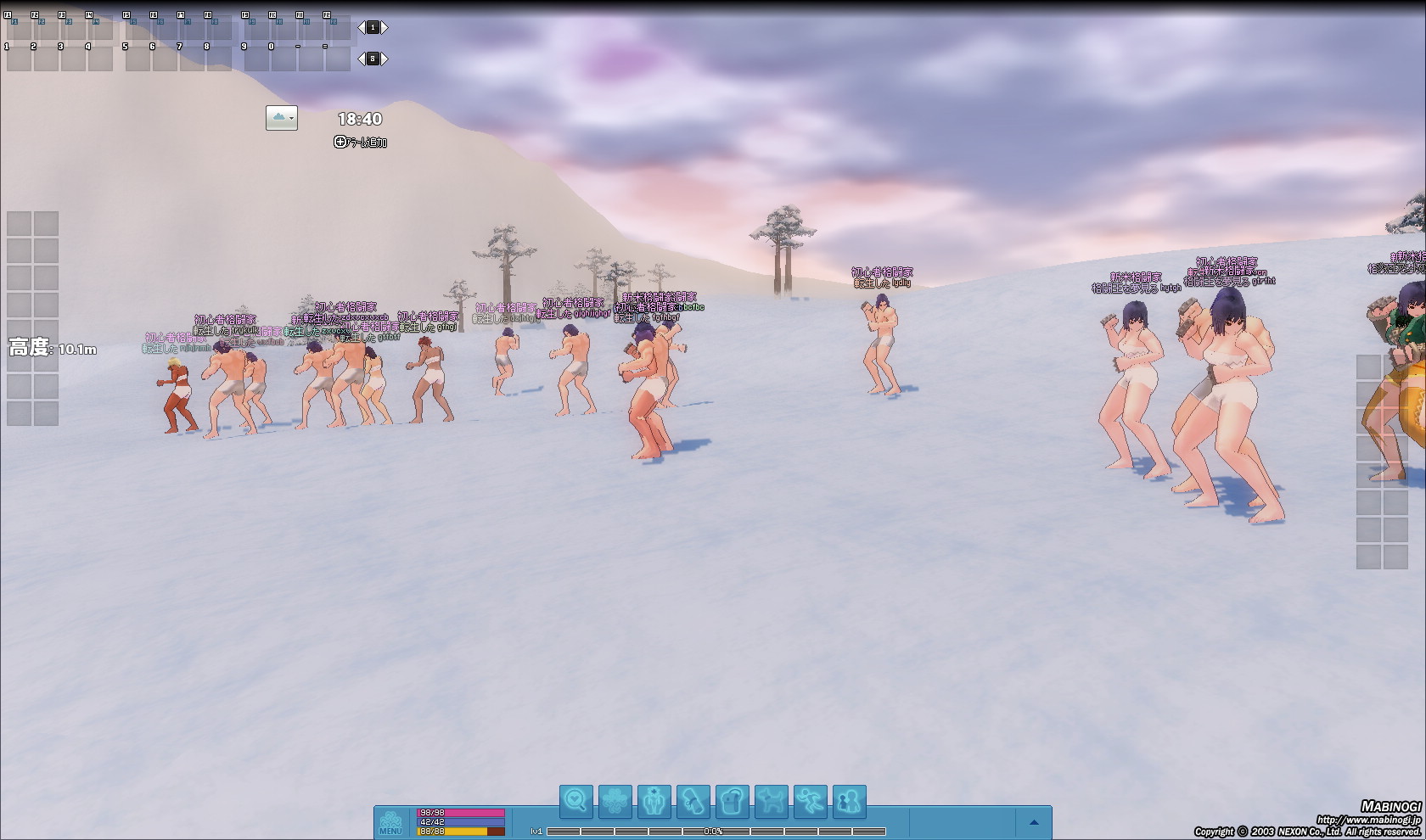Open the MENU button on the bottom bar

390,823
